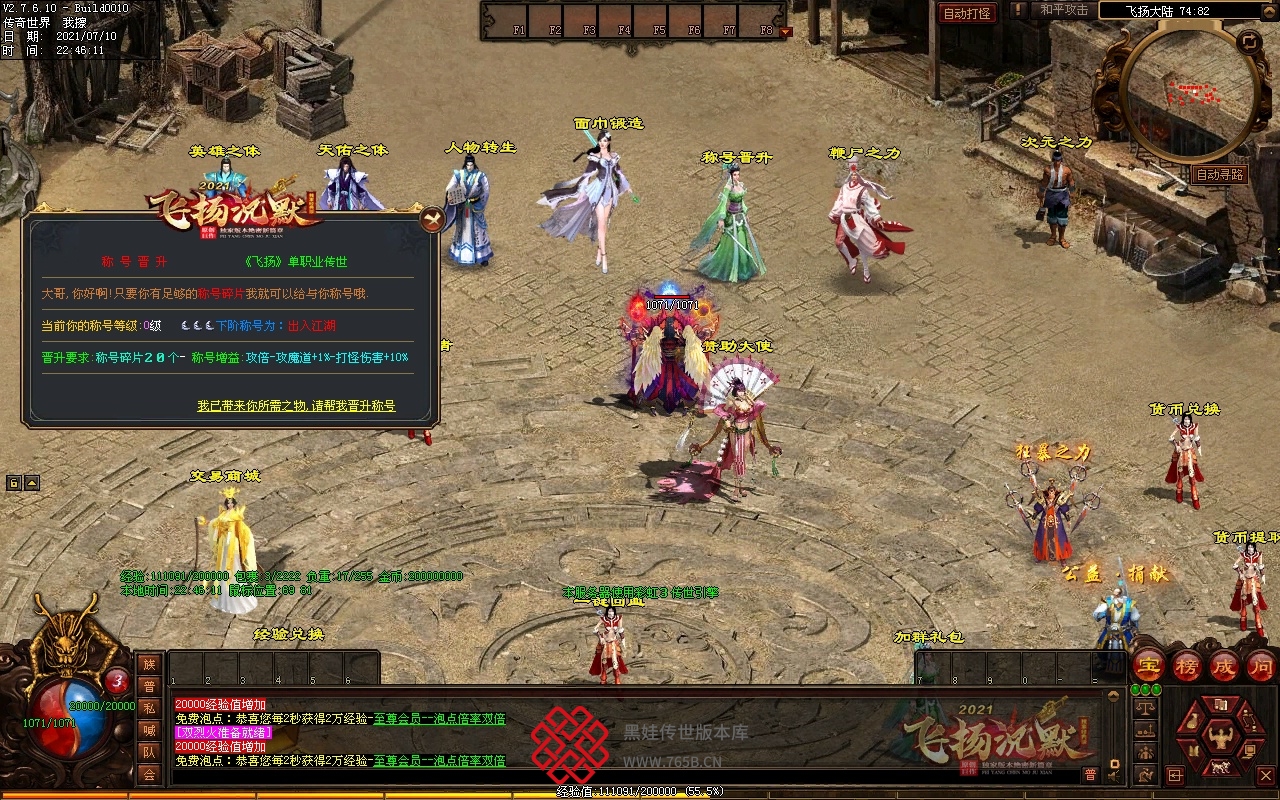Viewport: 1280px width, 800px height.
Task: Click the minimap refresh arrows icon
Action: pyautogui.click(x=1249, y=42)
